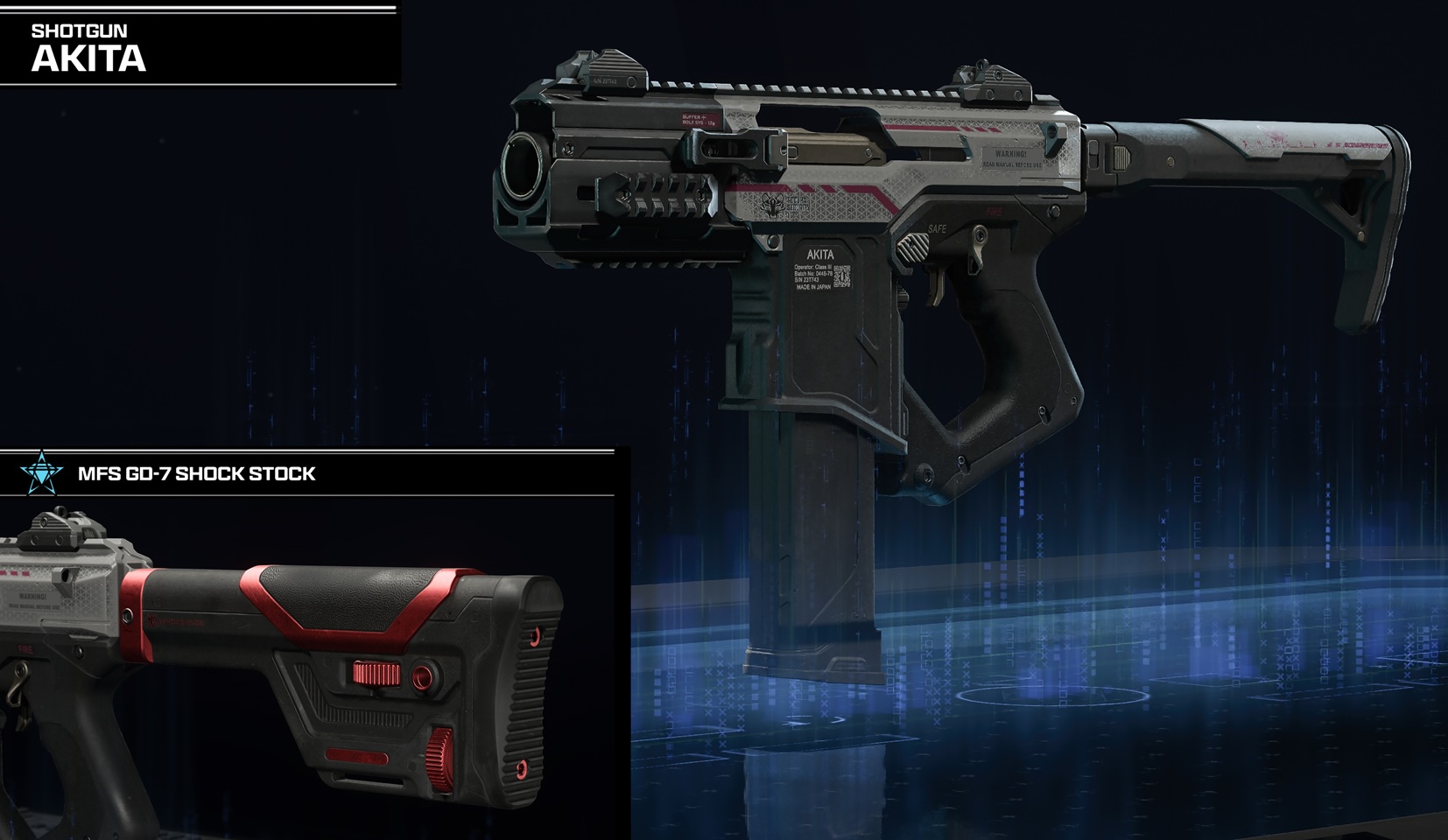Select the Shotgun Akita weapon title banner

(x=89, y=49)
